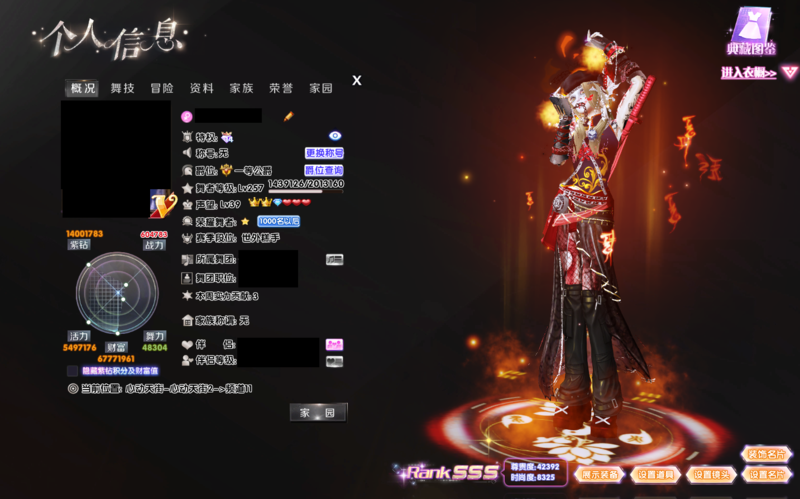Screen dimensions: 800x499
Task: Switch to the 舞技 tab
Action: pyautogui.click(x=123, y=88)
